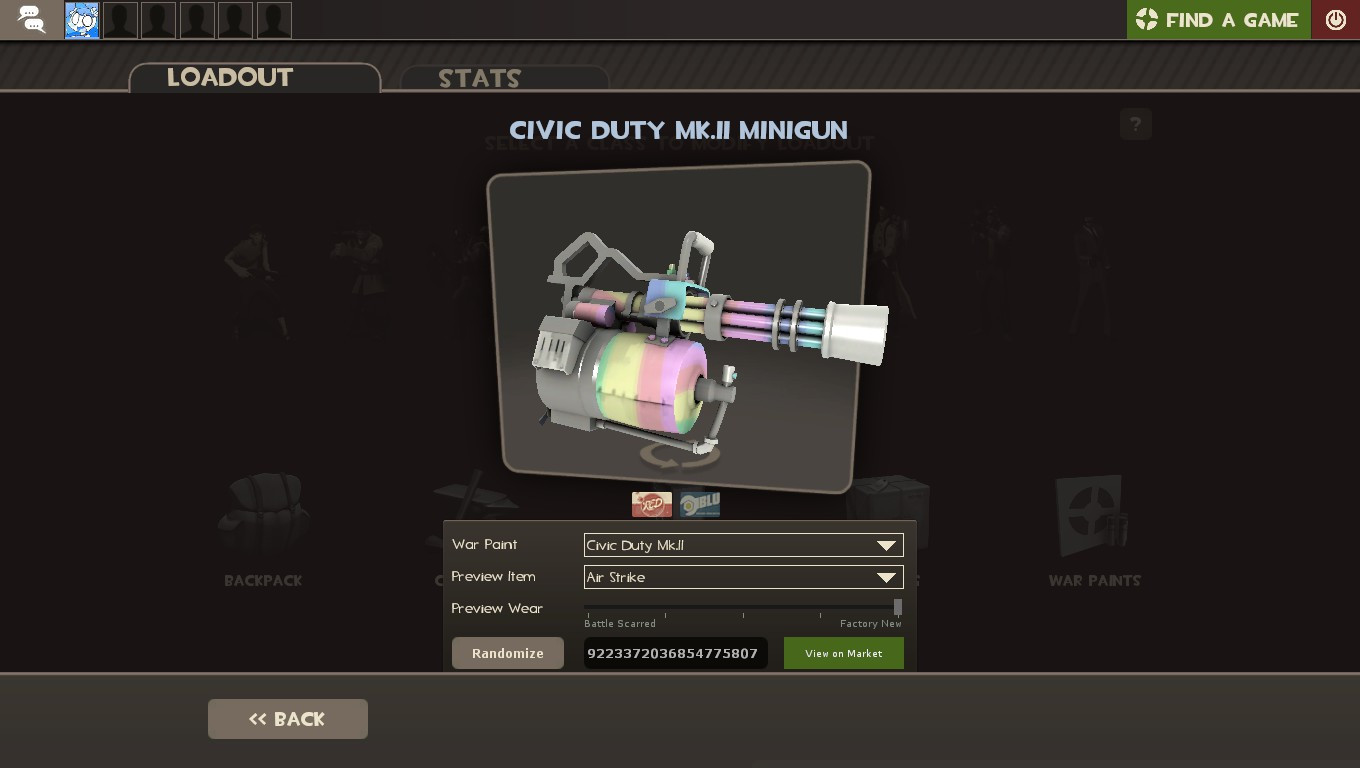Open help with the question mark icon
The width and height of the screenshot is (1360, 768).
pyautogui.click(x=1135, y=124)
